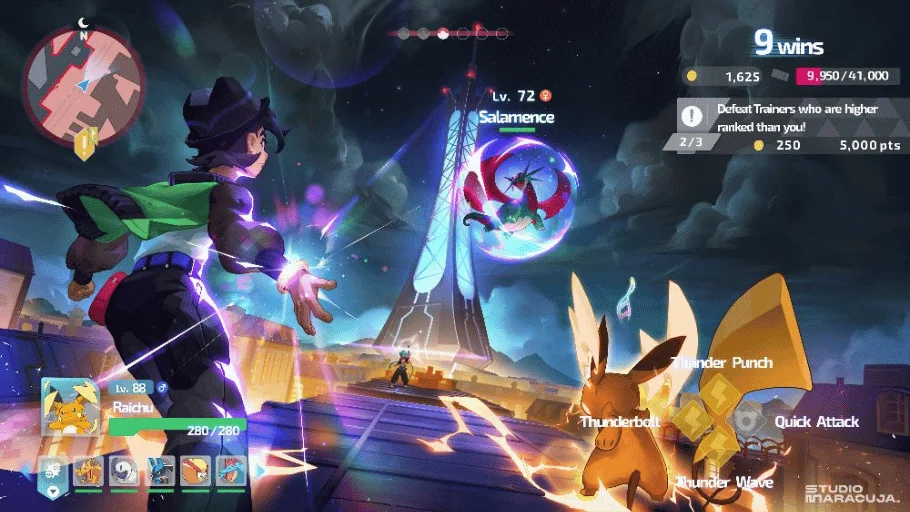Viewport: 910px width, 512px height.
Task: Switch to the Feraligatr party slot
Action: (231, 469)
